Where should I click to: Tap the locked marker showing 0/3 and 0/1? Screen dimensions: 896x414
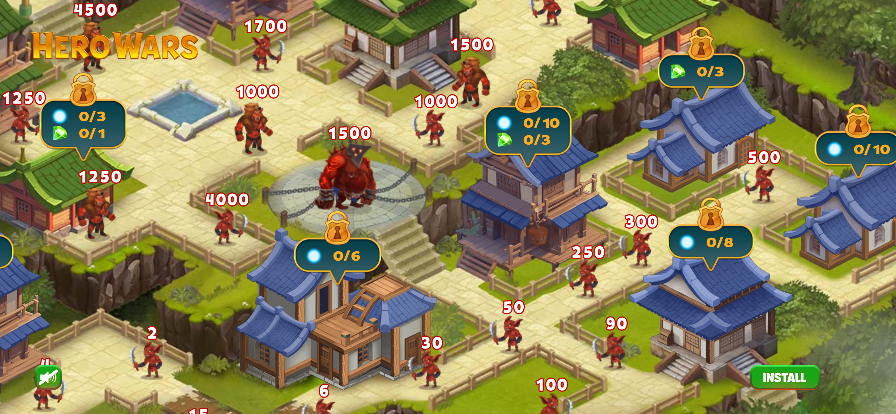pyautogui.click(x=83, y=124)
